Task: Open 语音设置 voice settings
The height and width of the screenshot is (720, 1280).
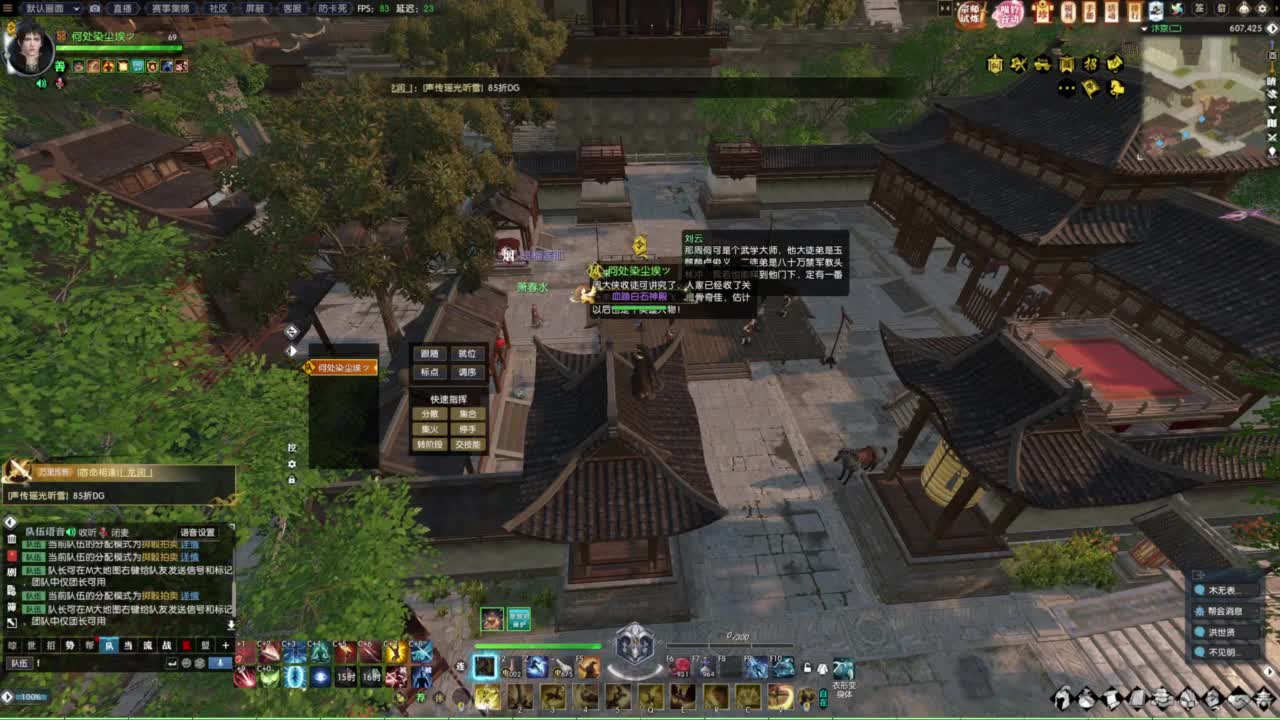Action: pos(198,531)
